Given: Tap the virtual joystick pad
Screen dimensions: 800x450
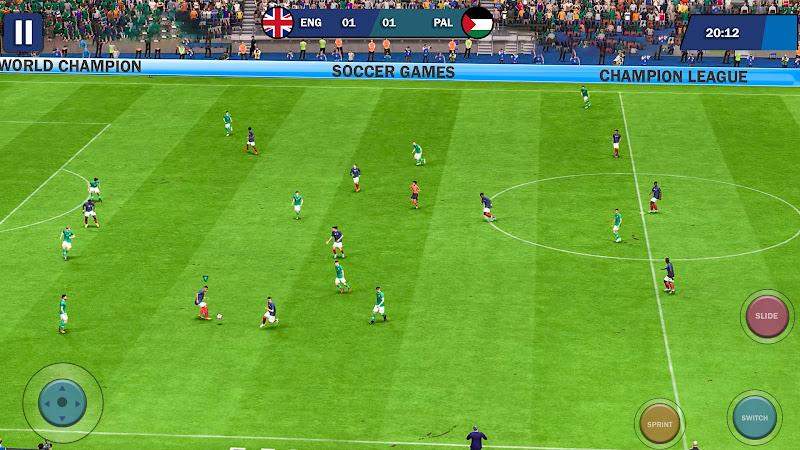Looking at the screenshot, I should point(62,402).
